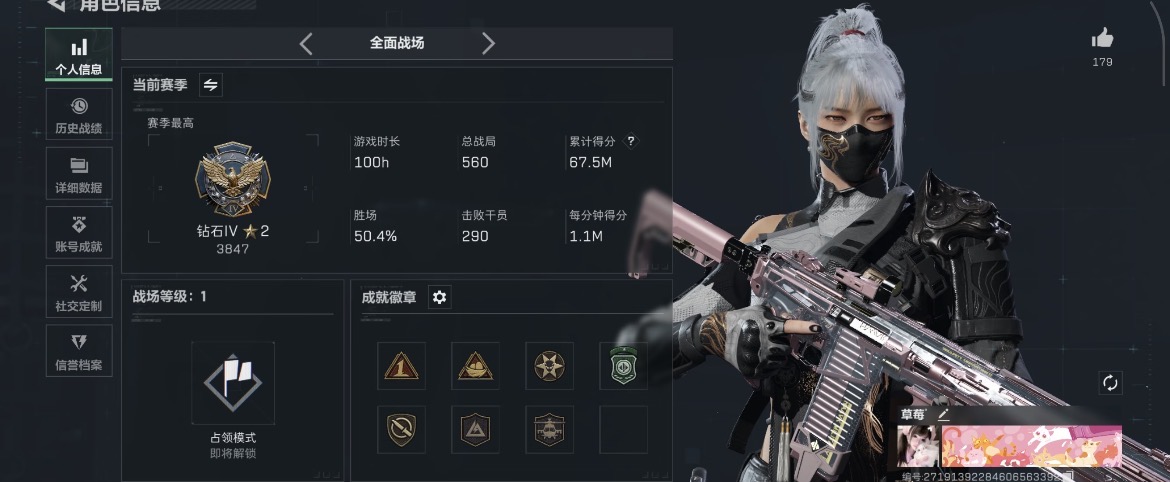The width and height of the screenshot is (1170, 482).
Task: Select the 账号成就 tab
Action: [x=79, y=234]
